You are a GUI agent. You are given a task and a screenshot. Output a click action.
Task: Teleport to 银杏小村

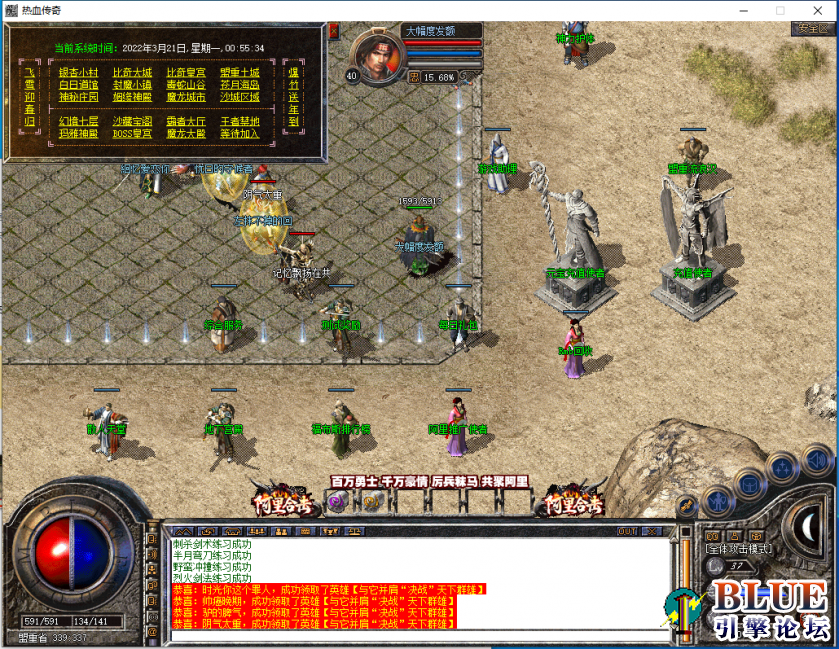(x=78, y=72)
